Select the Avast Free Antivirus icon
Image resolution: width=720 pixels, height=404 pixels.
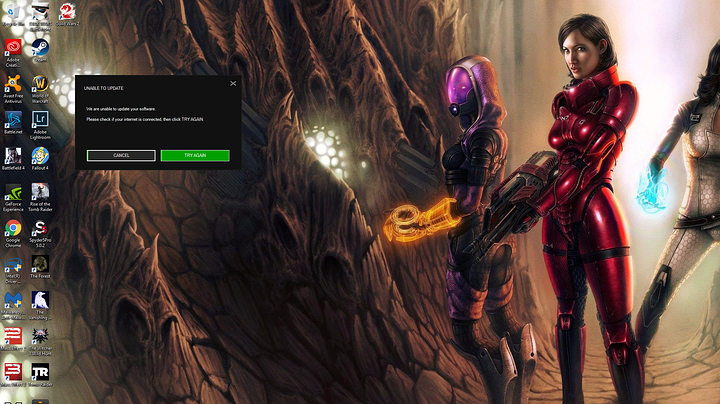[x=13, y=84]
